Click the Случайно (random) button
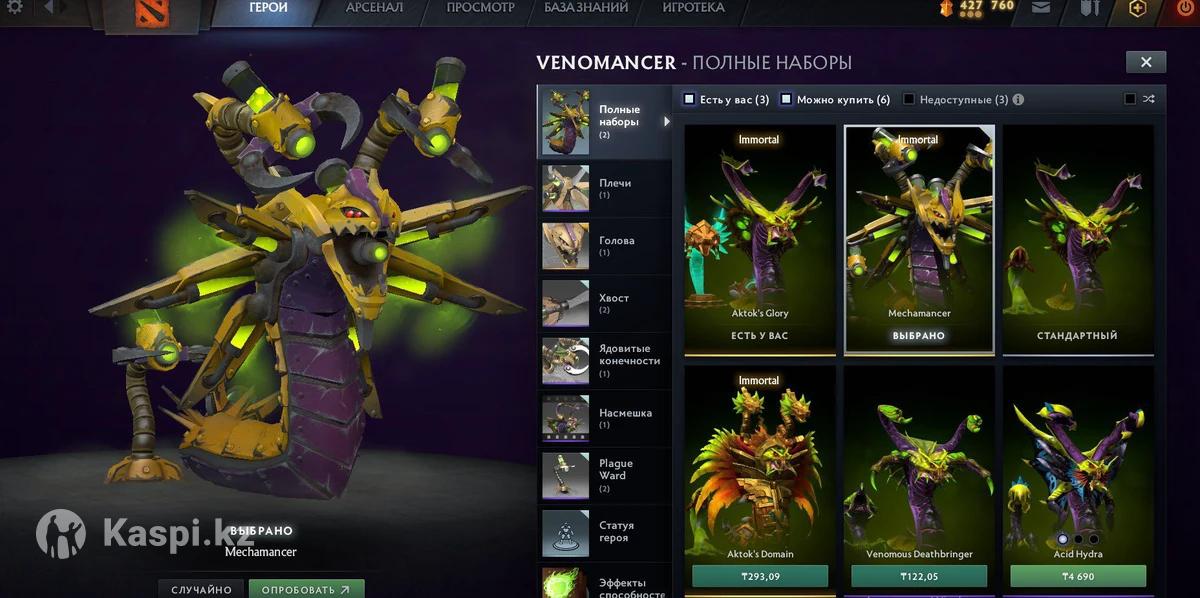 [202, 590]
